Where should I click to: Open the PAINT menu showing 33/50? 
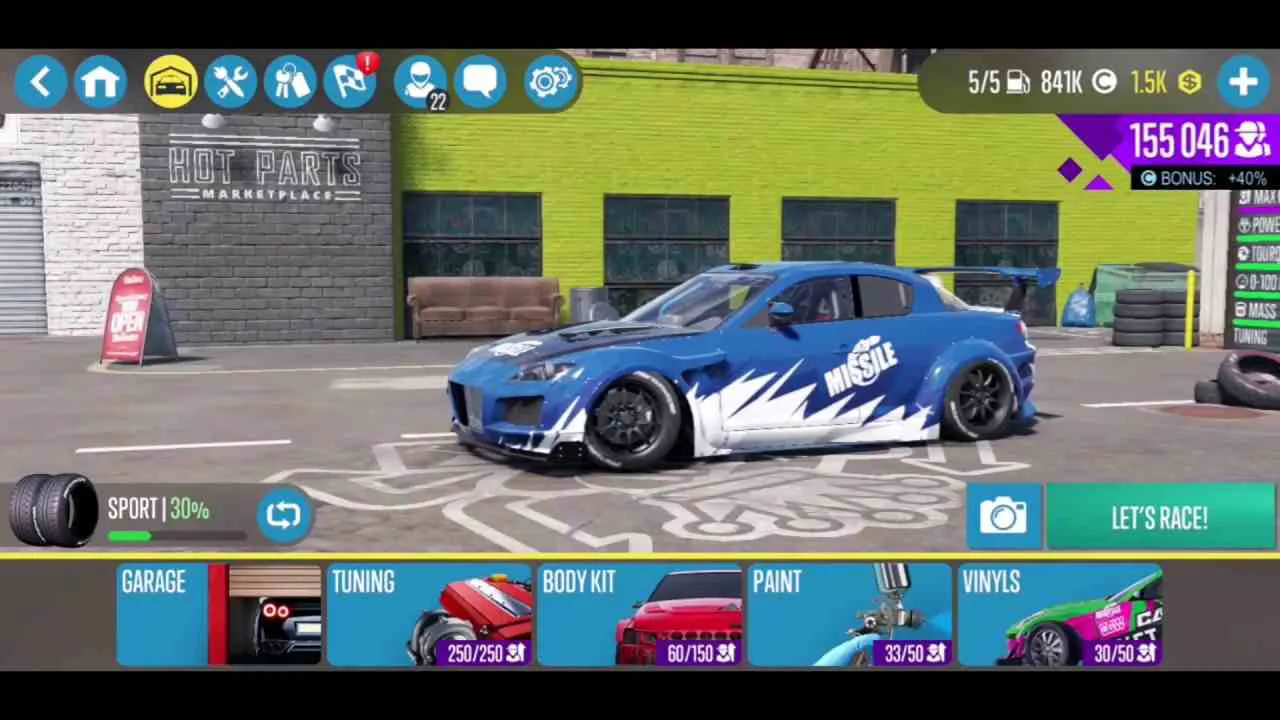(x=850, y=613)
